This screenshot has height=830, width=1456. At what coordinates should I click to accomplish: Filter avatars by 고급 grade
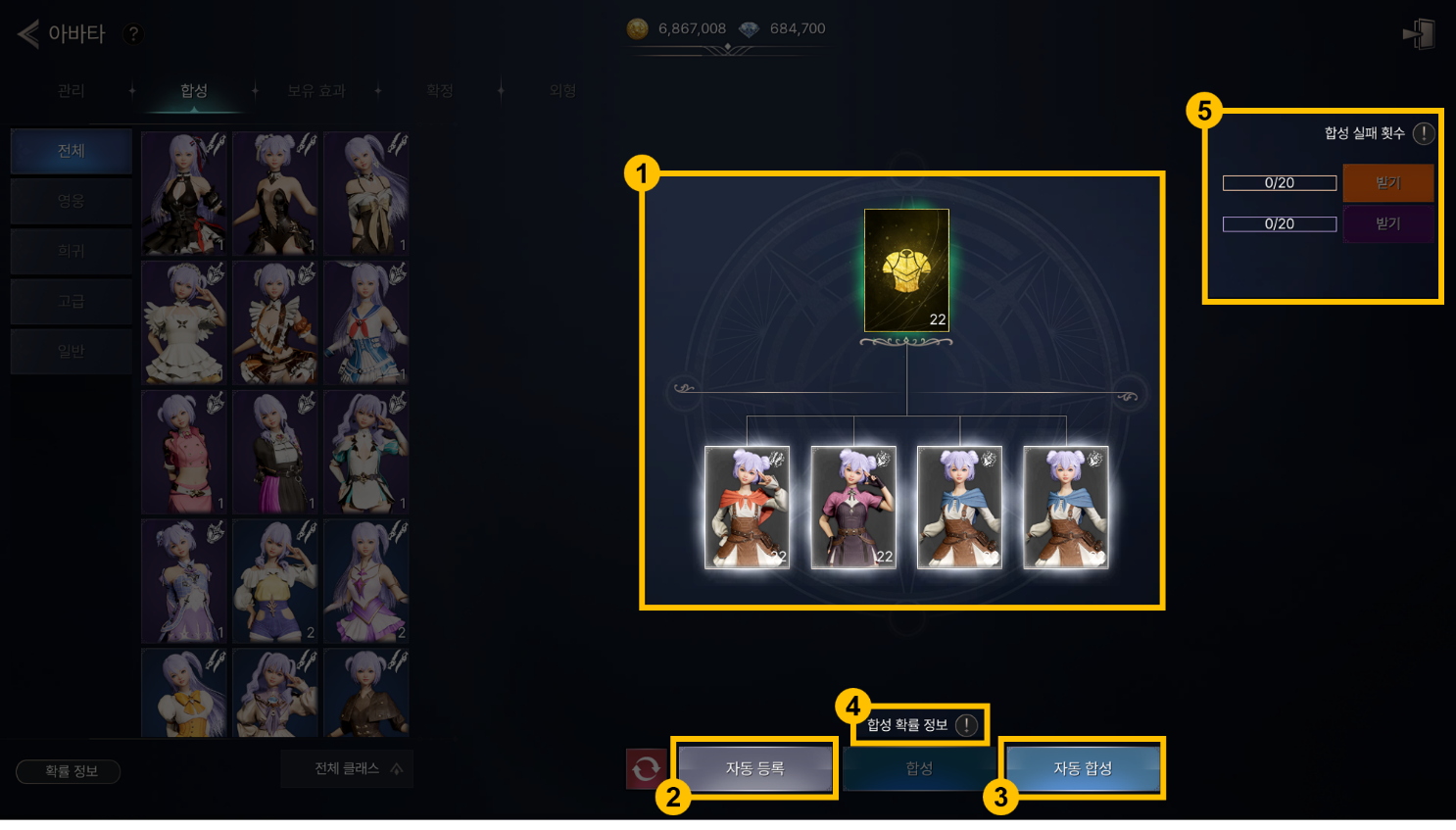tap(72, 301)
